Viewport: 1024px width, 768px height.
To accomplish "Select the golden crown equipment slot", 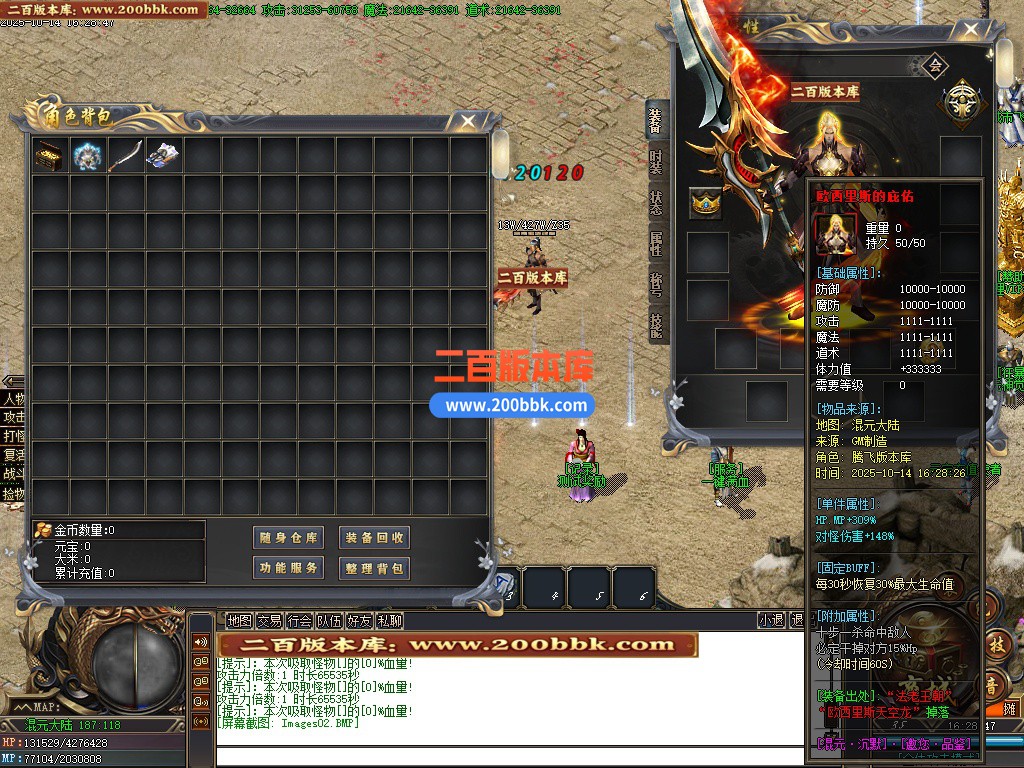I will [707, 203].
